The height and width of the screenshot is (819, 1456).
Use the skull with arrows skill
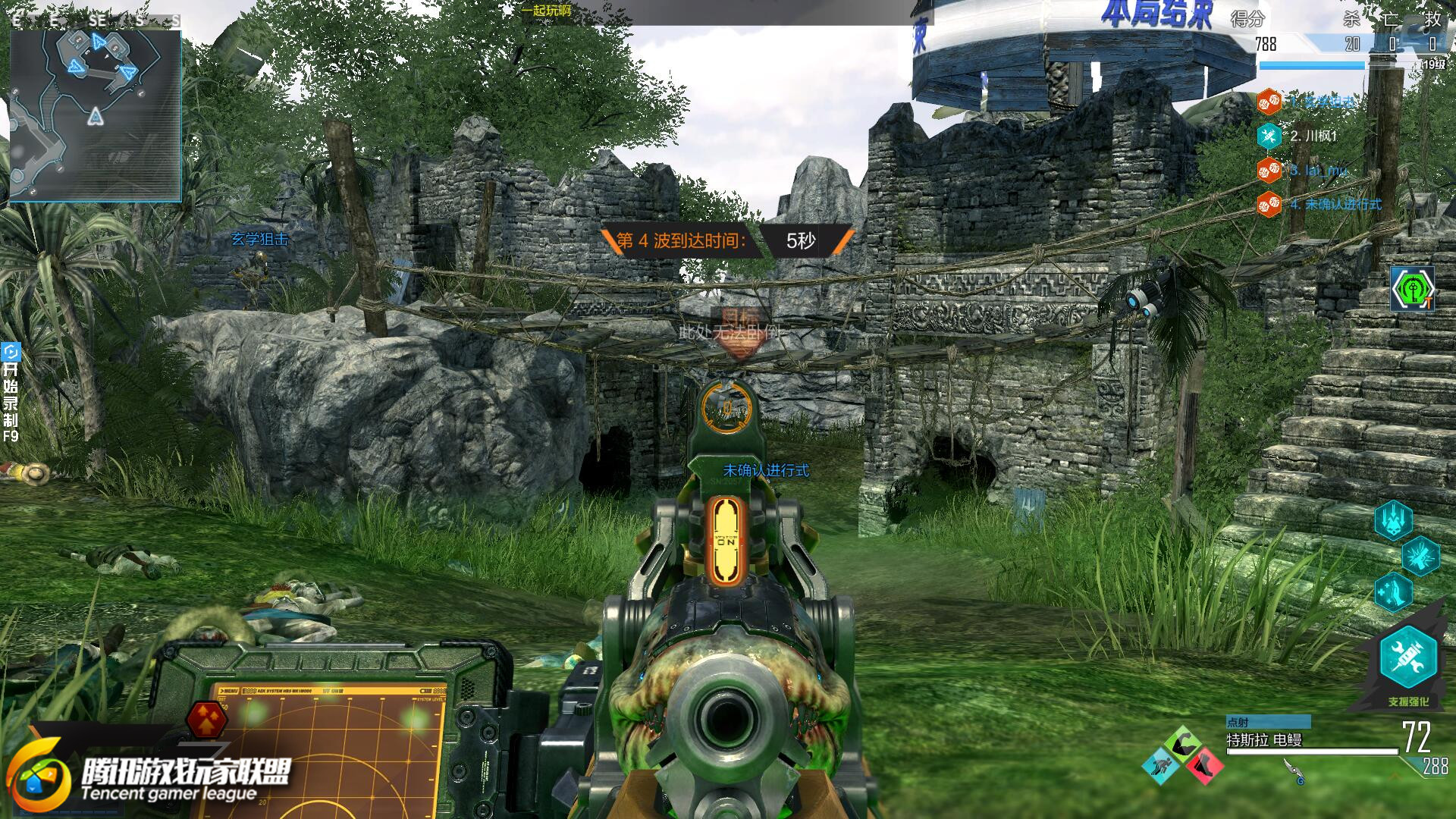pyautogui.click(x=1394, y=520)
